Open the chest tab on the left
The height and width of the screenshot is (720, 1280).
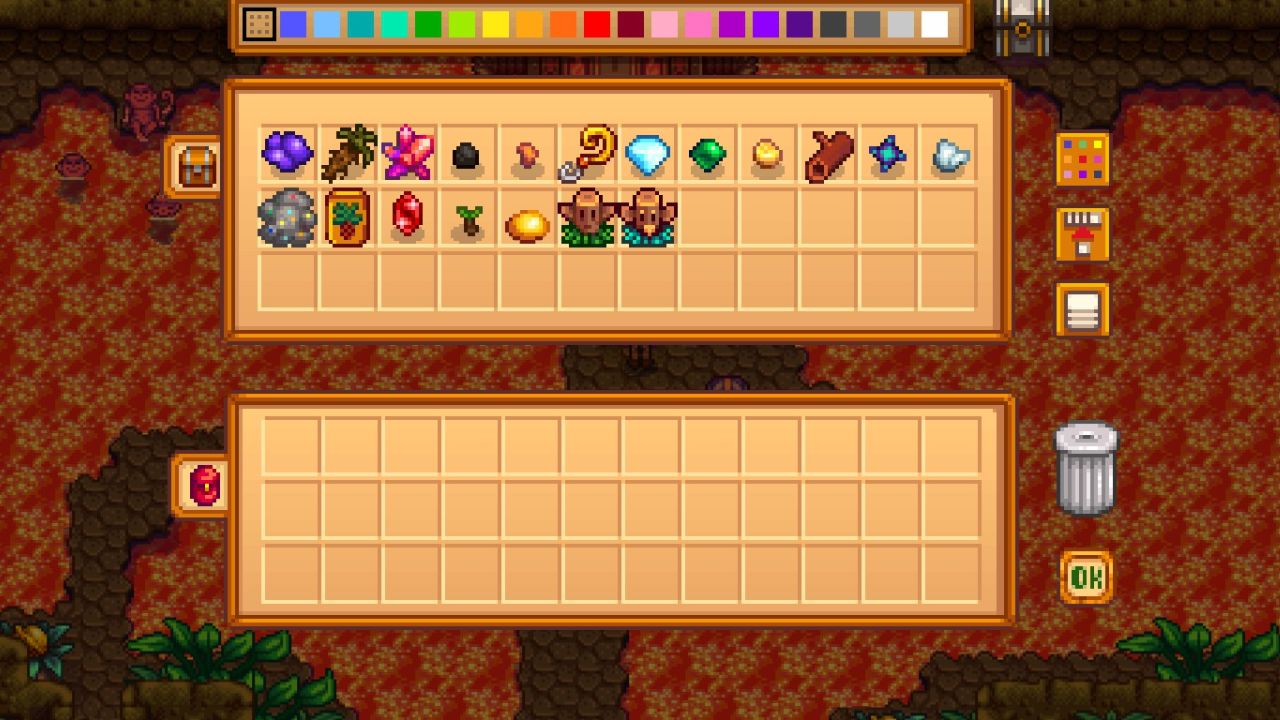click(x=195, y=165)
